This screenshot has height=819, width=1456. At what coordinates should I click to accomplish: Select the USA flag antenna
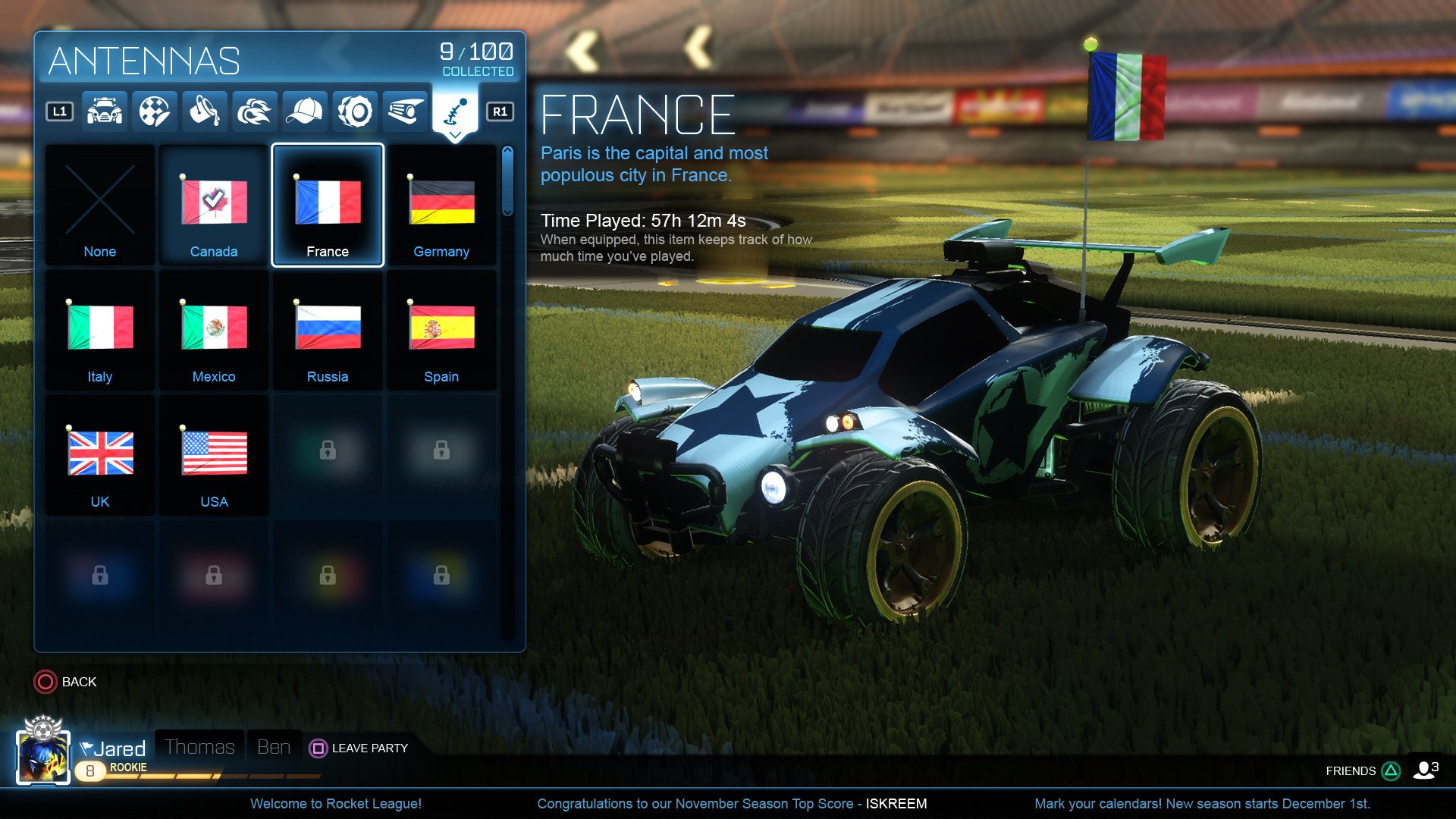coord(213,455)
